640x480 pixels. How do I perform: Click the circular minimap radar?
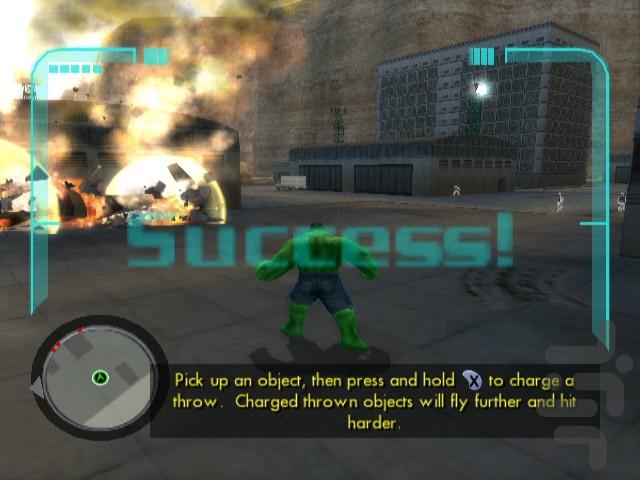pos(96,376)
